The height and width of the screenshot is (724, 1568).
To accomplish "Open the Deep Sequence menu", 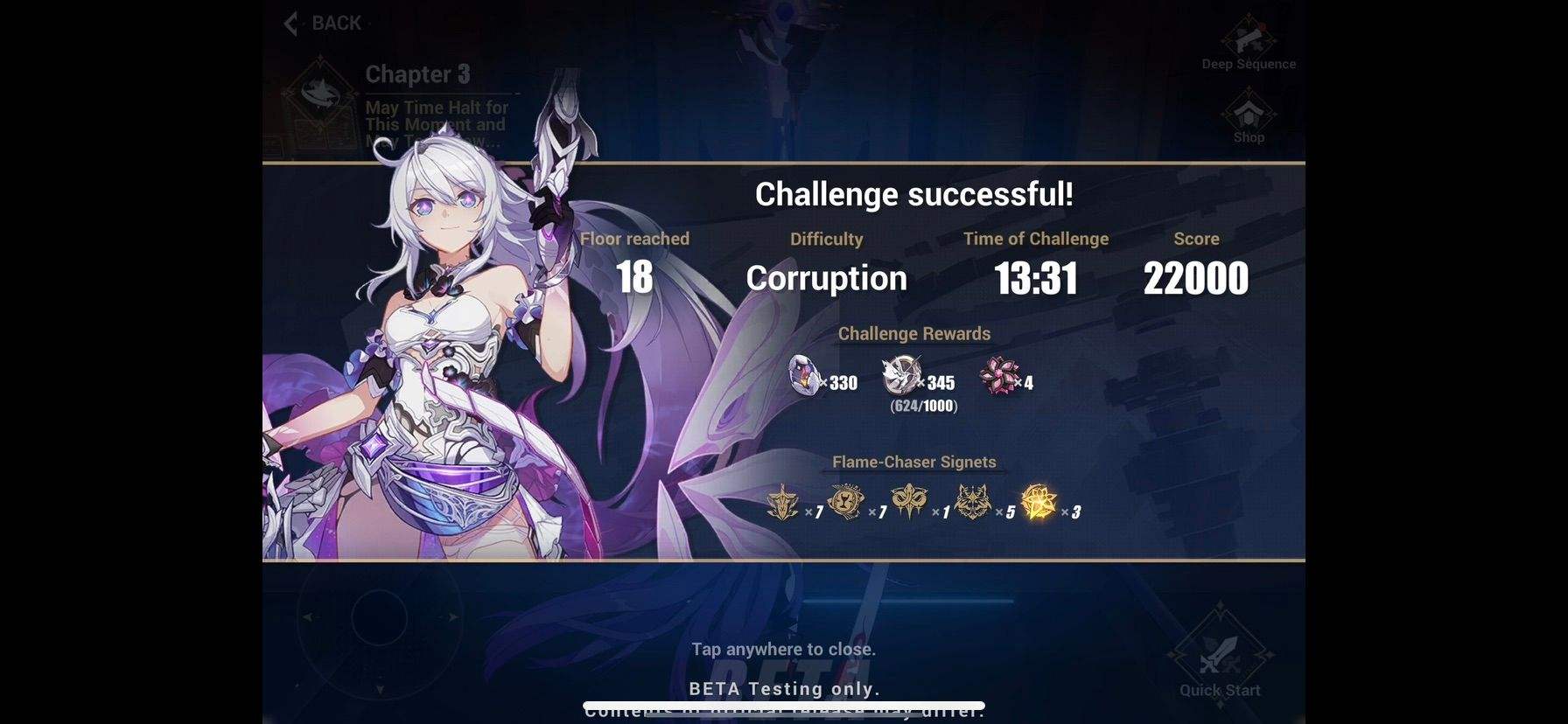I will click(1248, 40).
